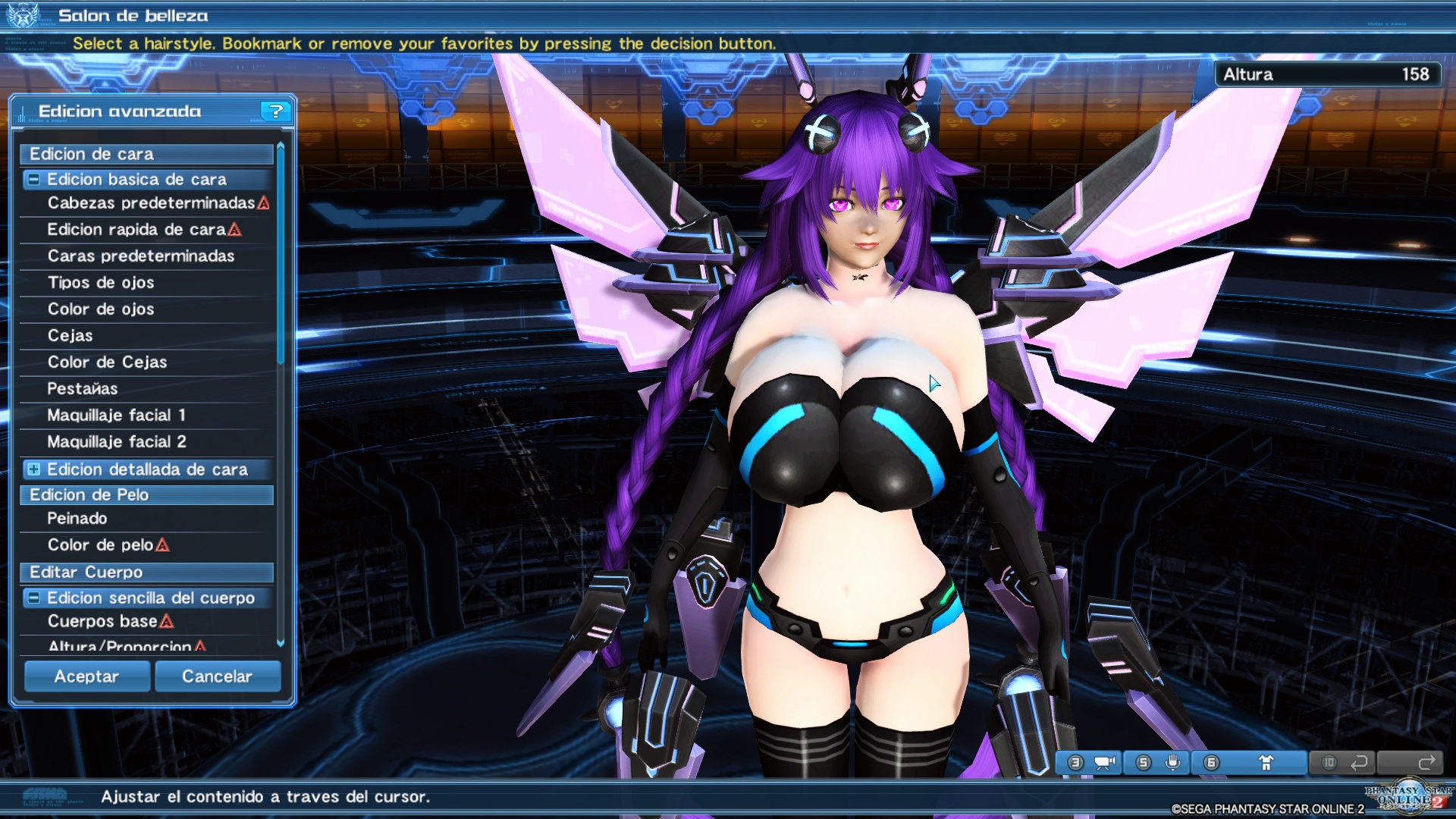The image size is (1456, 819).
Task: Open the help '?' icon on Edicion avanzada
Action: click(x=276, y=111)
